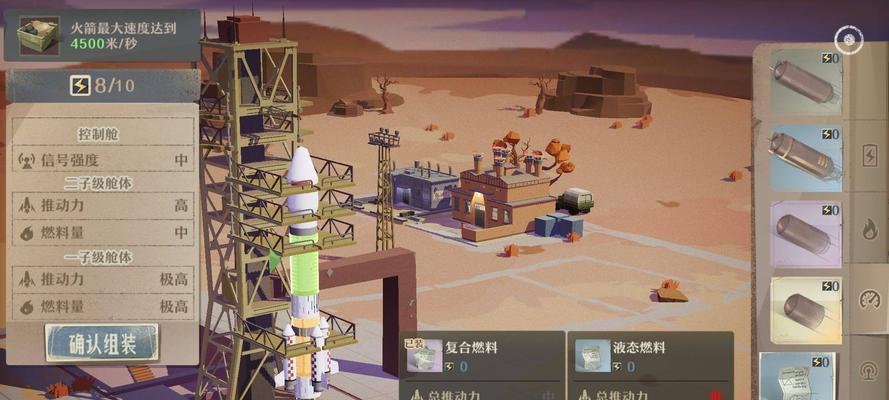Select the 控制舱 control module section
Image resolution: width=889 pixels, height=400 pixels.
click(x=102, y=134)
